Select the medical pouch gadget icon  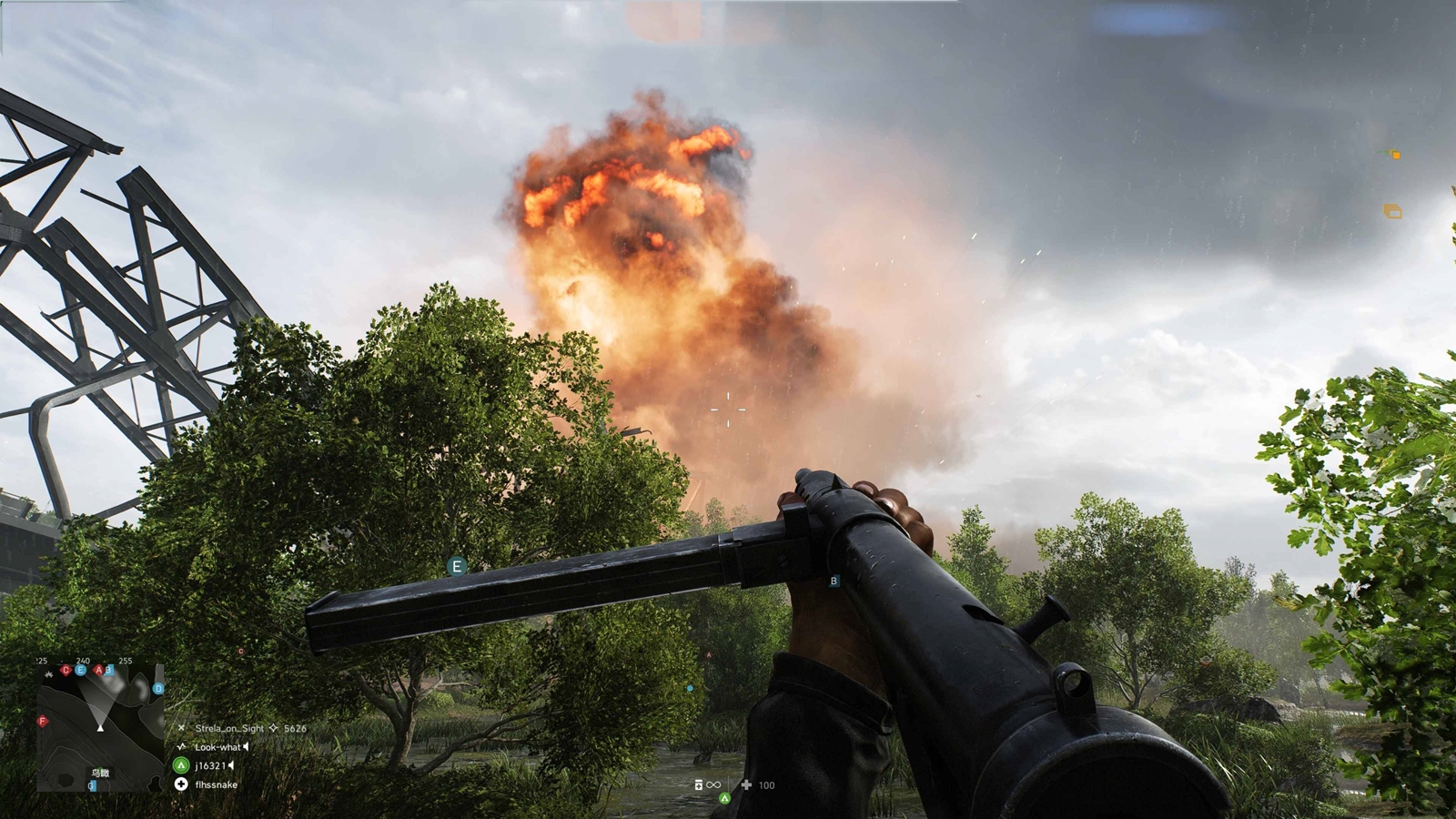pyautogui.click(x=746, y=784)
